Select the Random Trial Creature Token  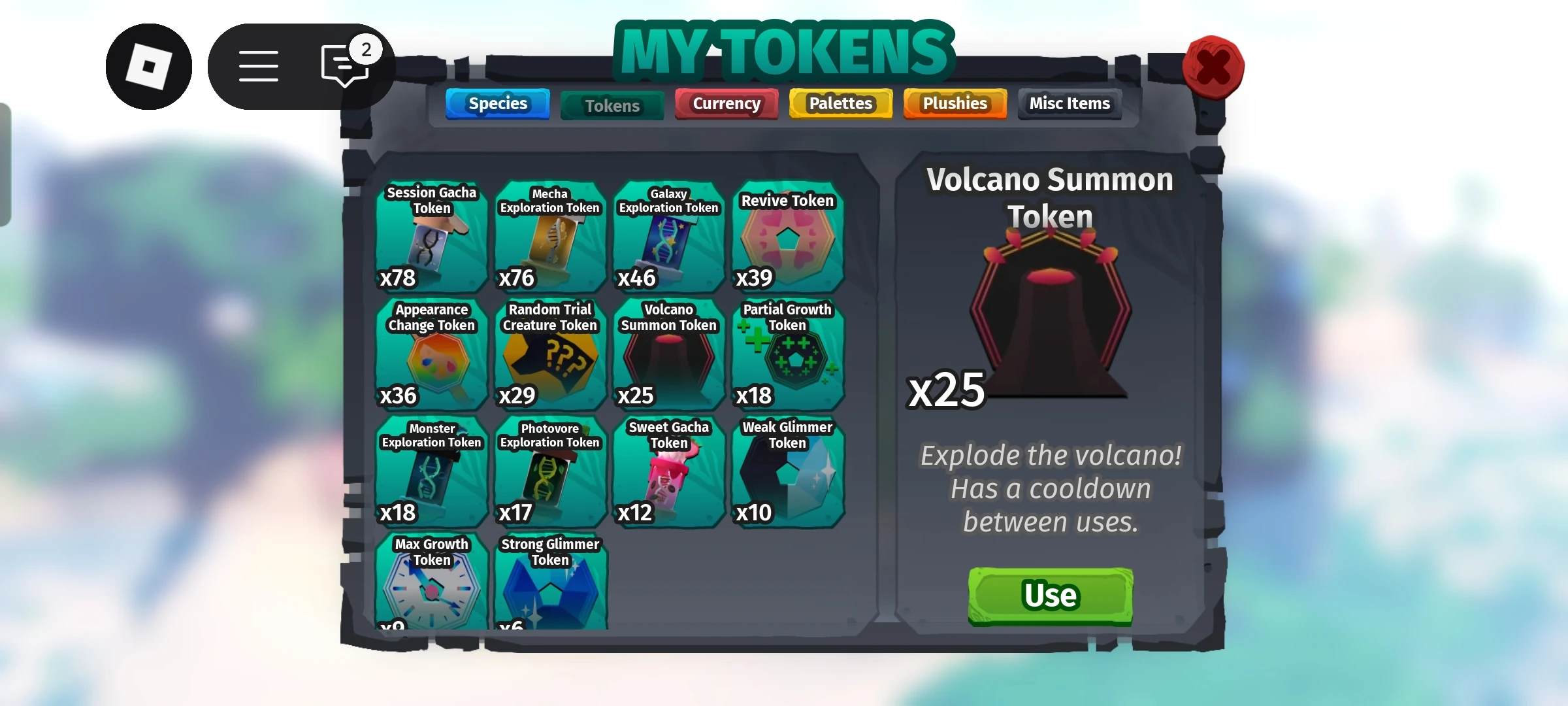(549, 353)
